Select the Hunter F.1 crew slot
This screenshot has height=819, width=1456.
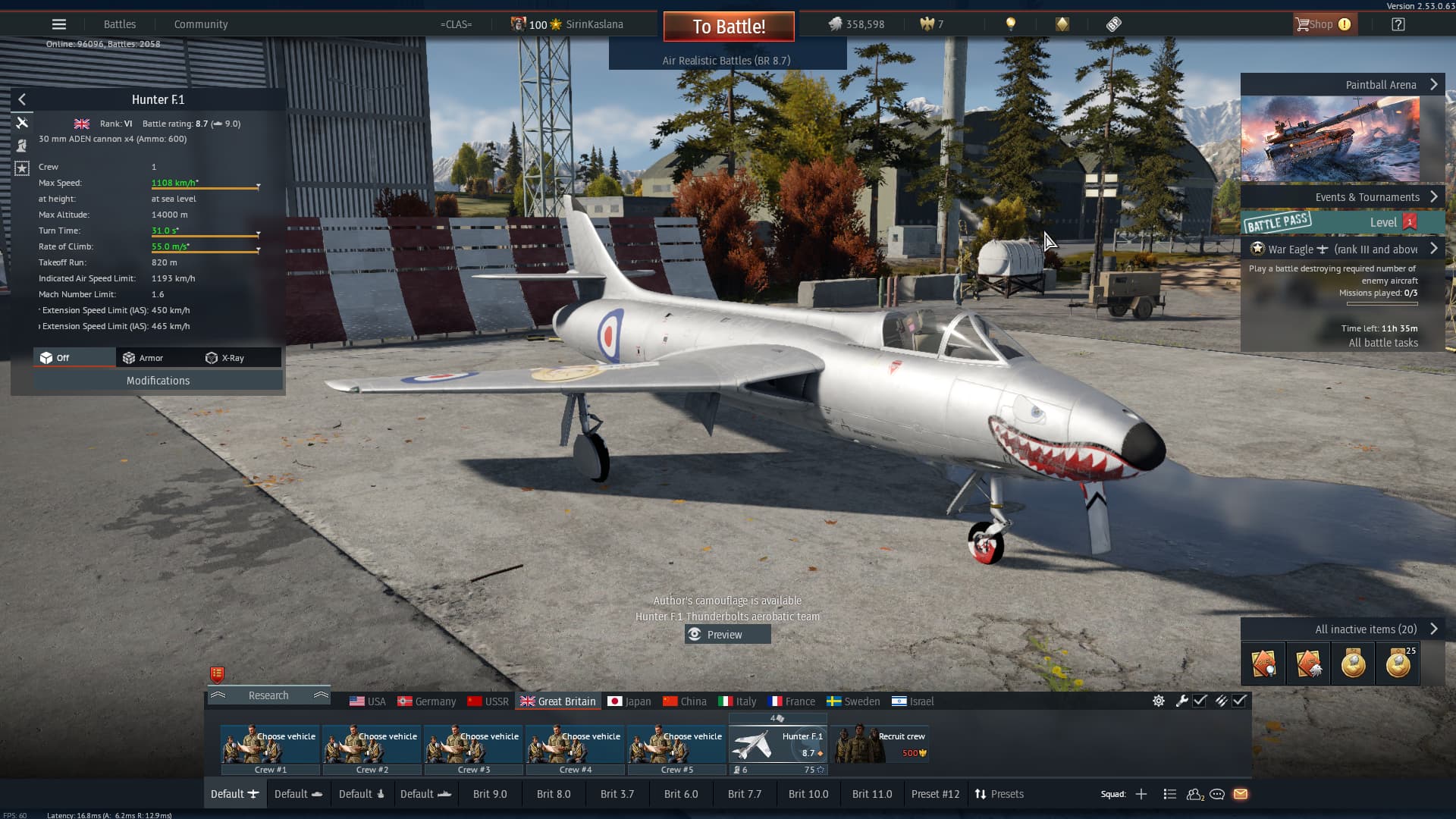pos(777,745)
